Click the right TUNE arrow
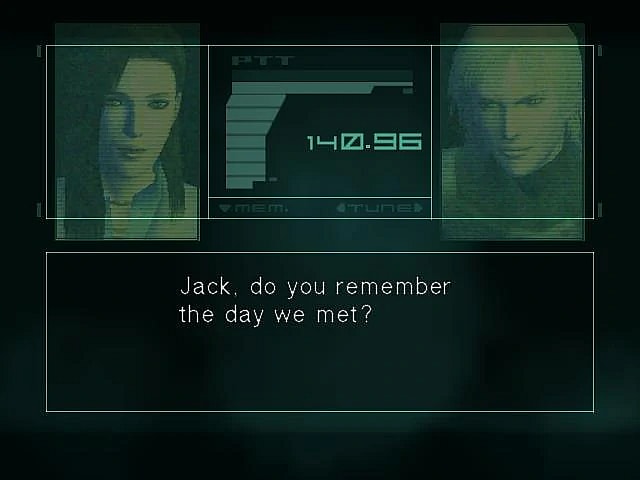 coord(418,208)
